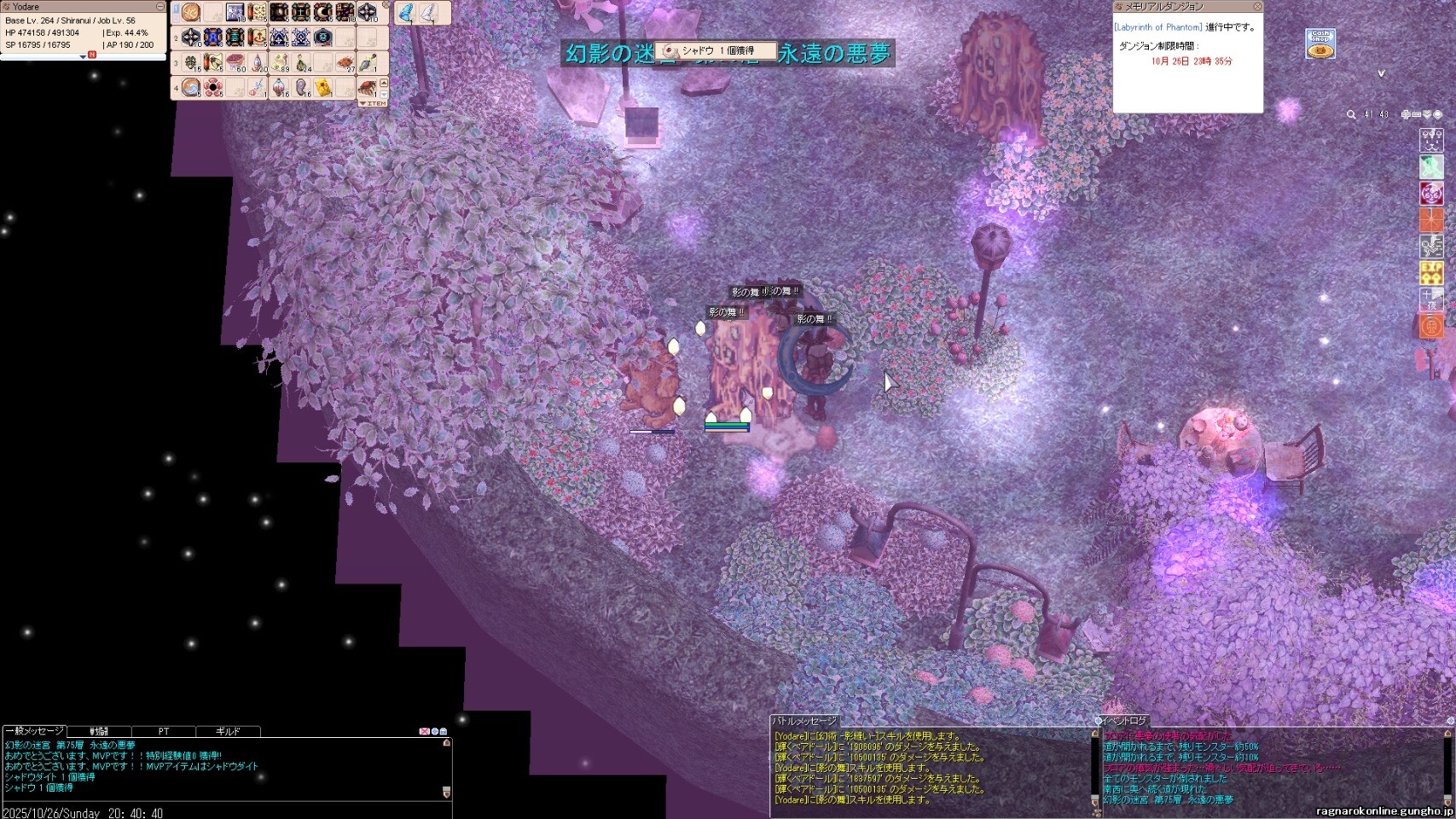Close the メモリアルダンジョン window

pos(1256,7)
